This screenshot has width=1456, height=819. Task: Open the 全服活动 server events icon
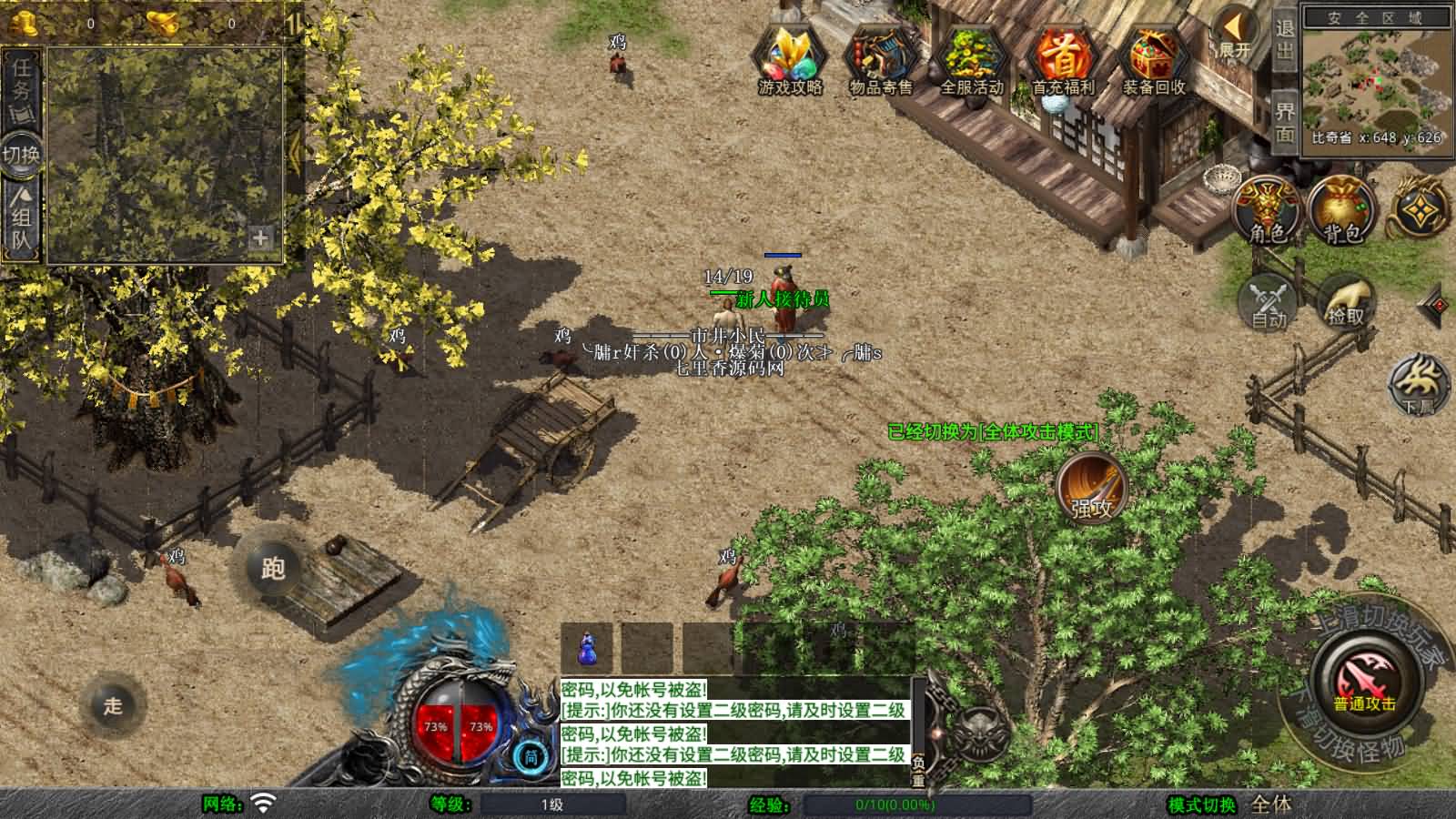(x=971, y=59)
